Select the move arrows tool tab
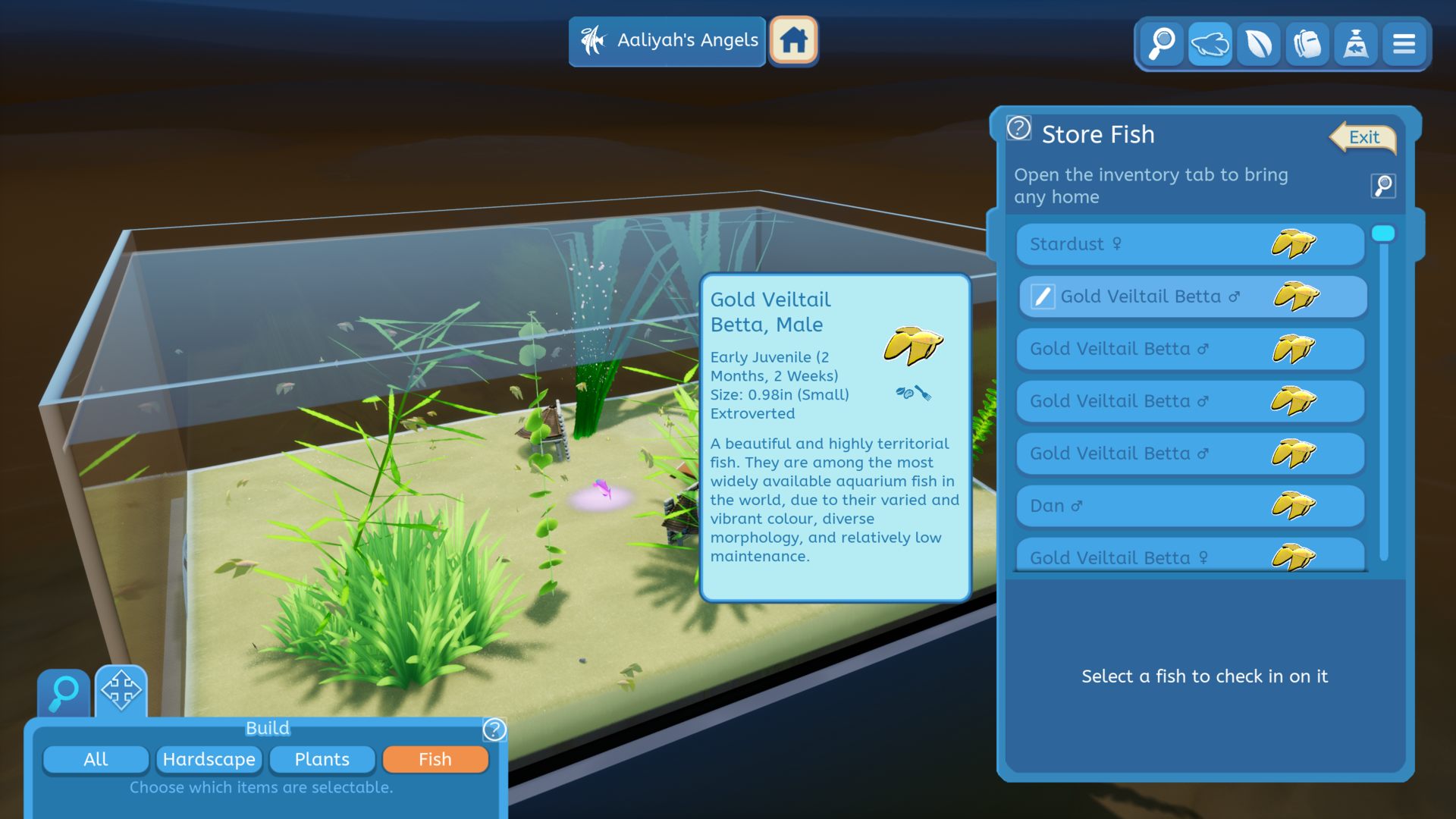This screenshot has height=819, width=1456. point(121,691)
